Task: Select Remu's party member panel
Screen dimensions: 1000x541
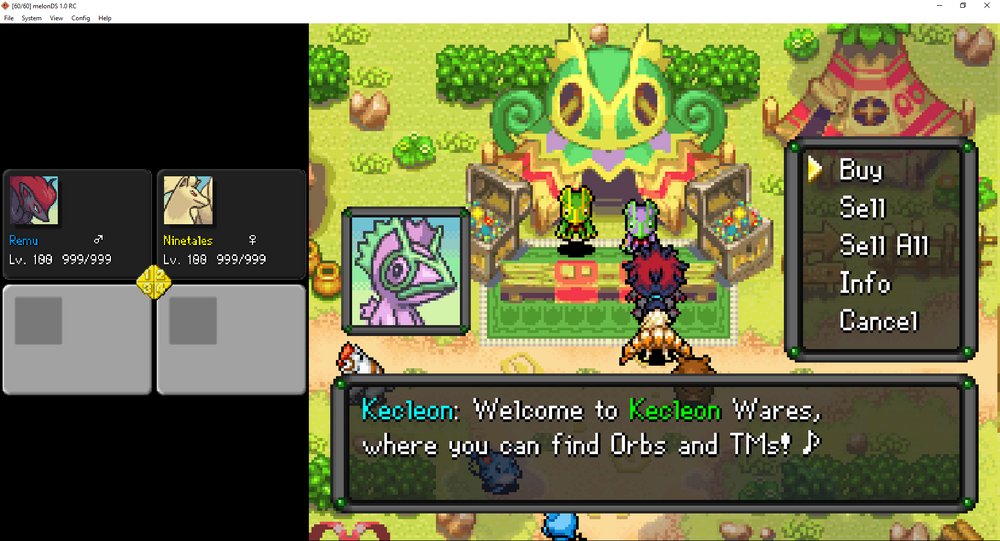Action: click(x=77, y=224)
